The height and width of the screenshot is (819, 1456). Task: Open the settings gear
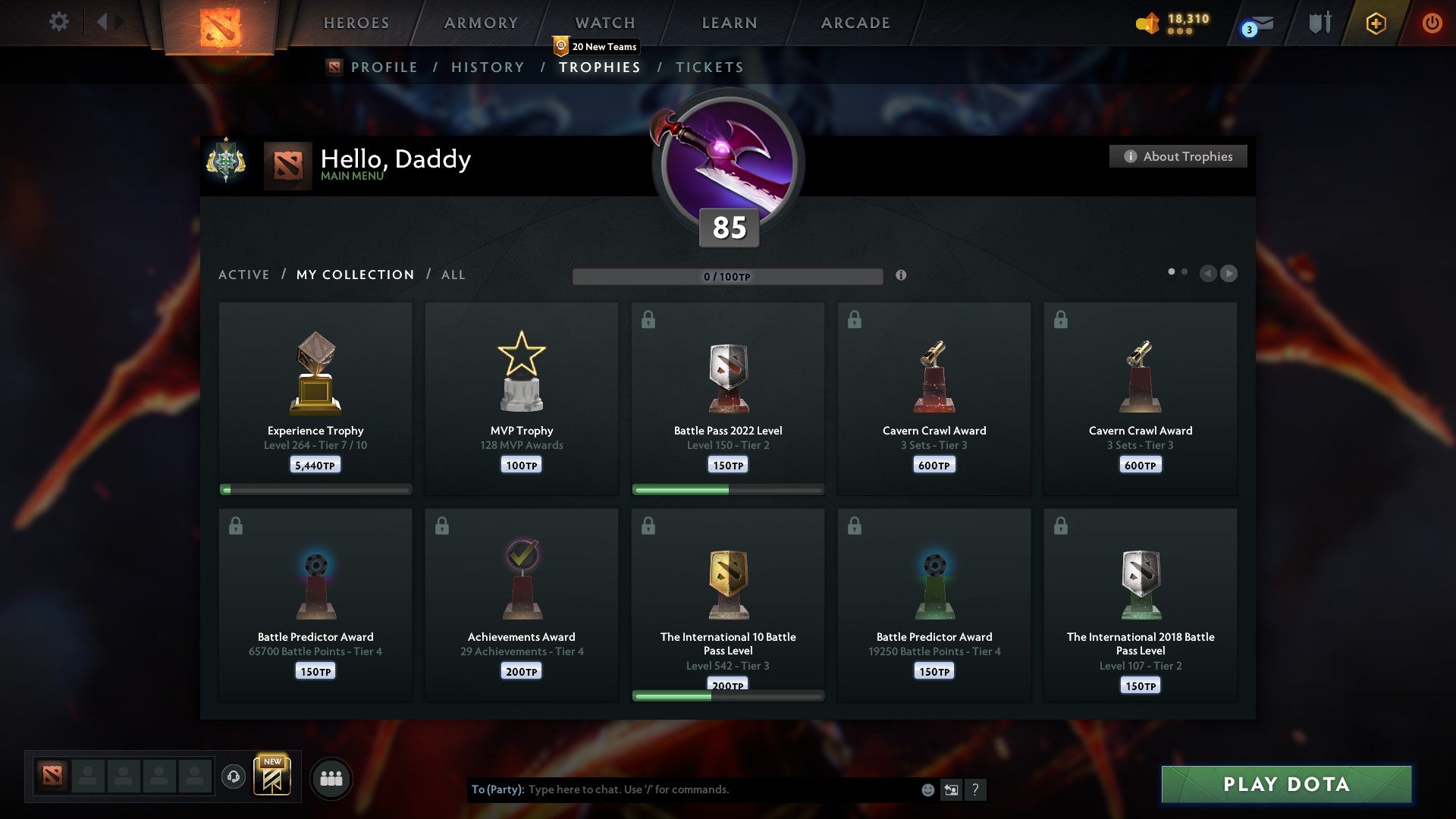click(x=58, y=22)
